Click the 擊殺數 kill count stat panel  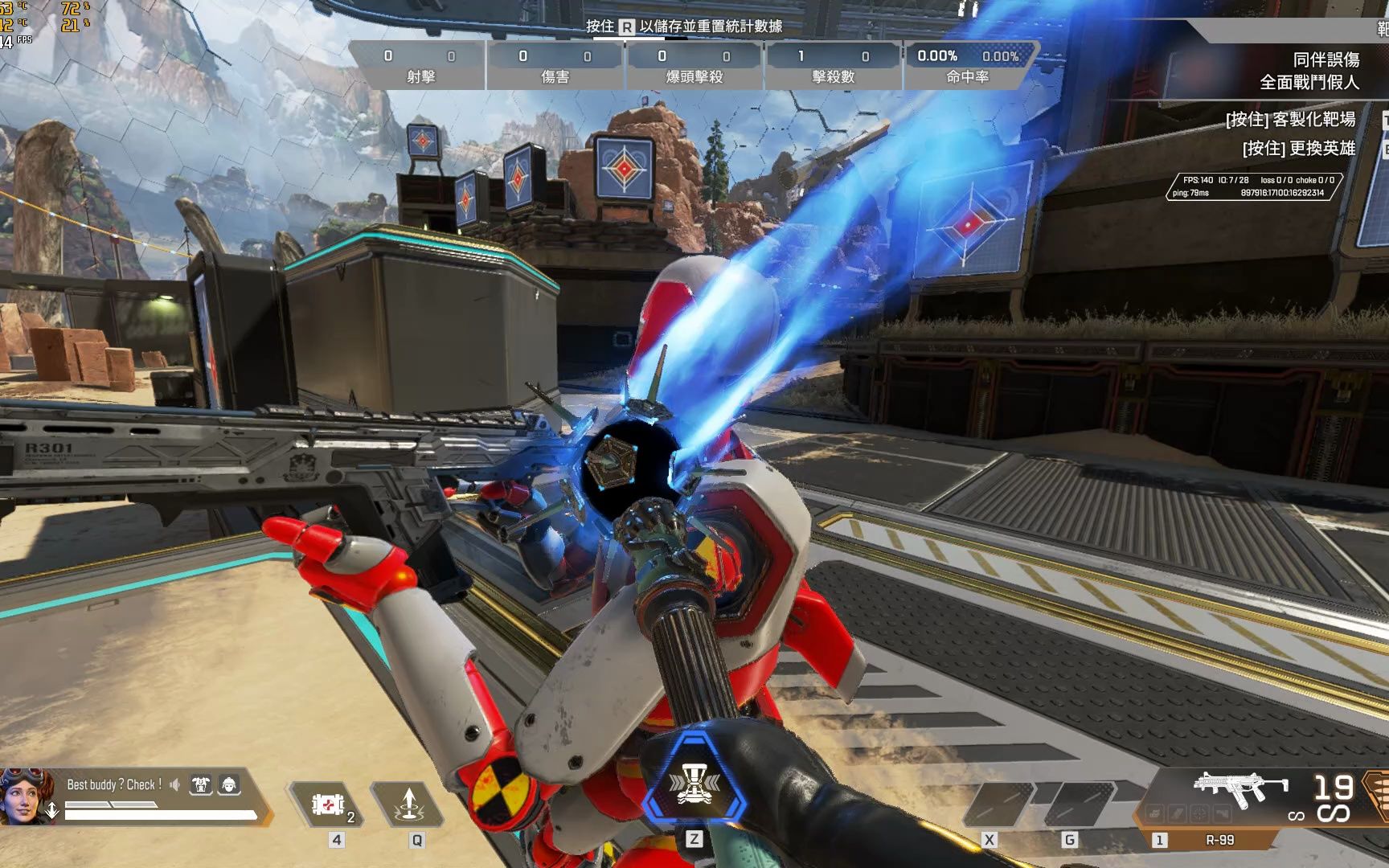point(834,66)
